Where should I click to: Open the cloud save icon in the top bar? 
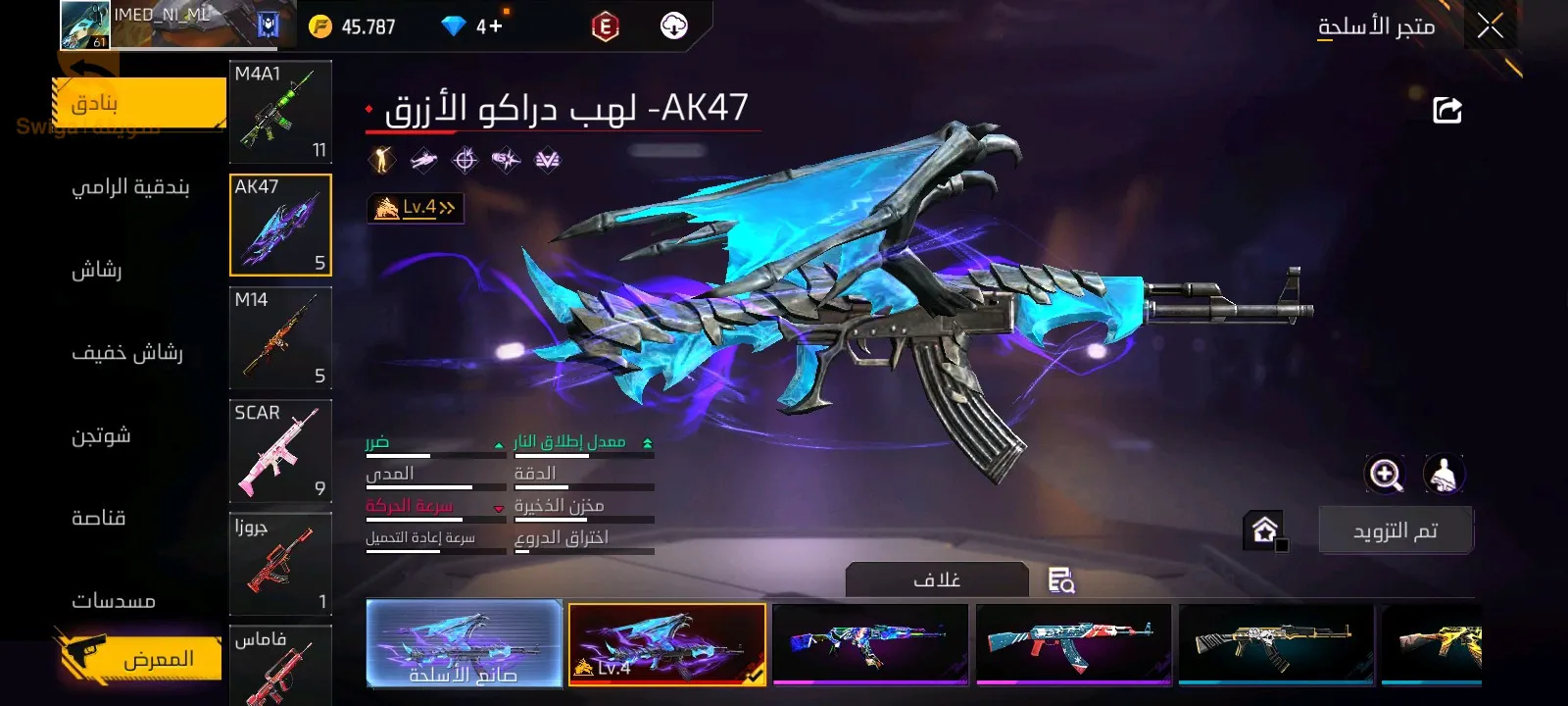[x=671, y=25]
